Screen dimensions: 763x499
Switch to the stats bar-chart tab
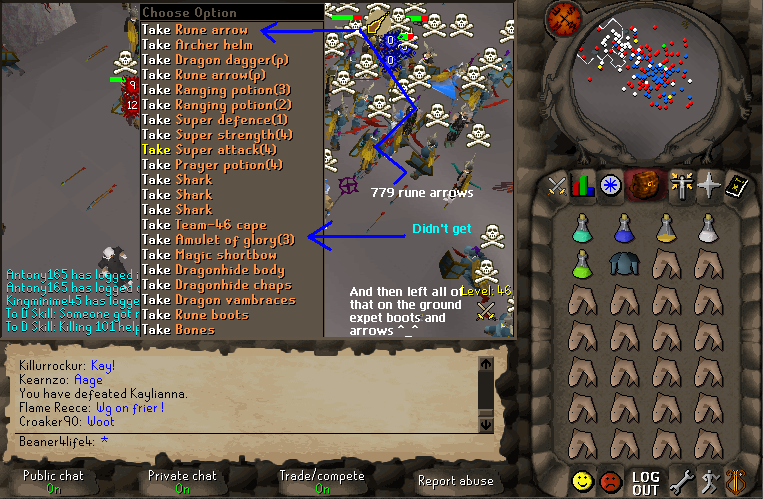(584, 186)
